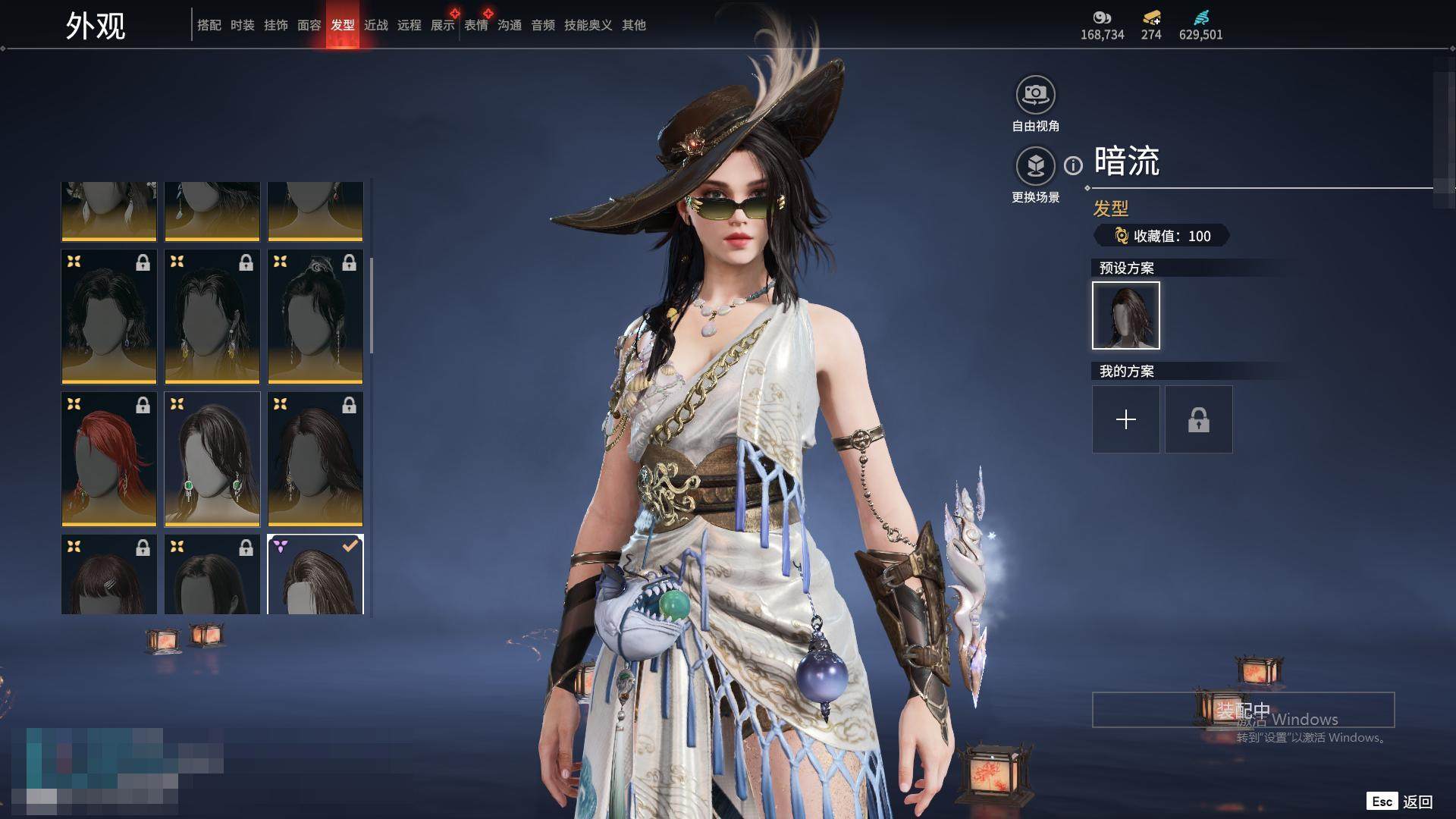Select the 挂饰 tab
The height and width of the screenshot is (819, 1456).
[276, 25]
